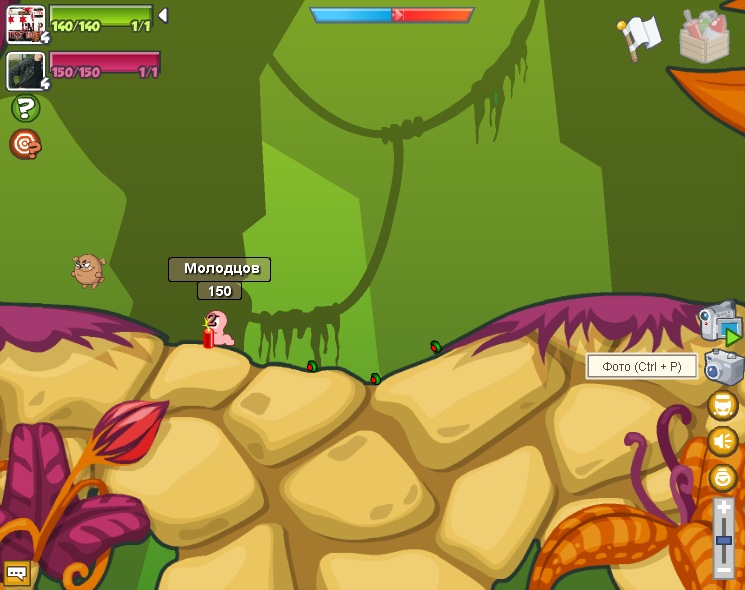The image size is (745, 590).
Task: Collapse the team panel with white arrow
Action: coord(163,15)
